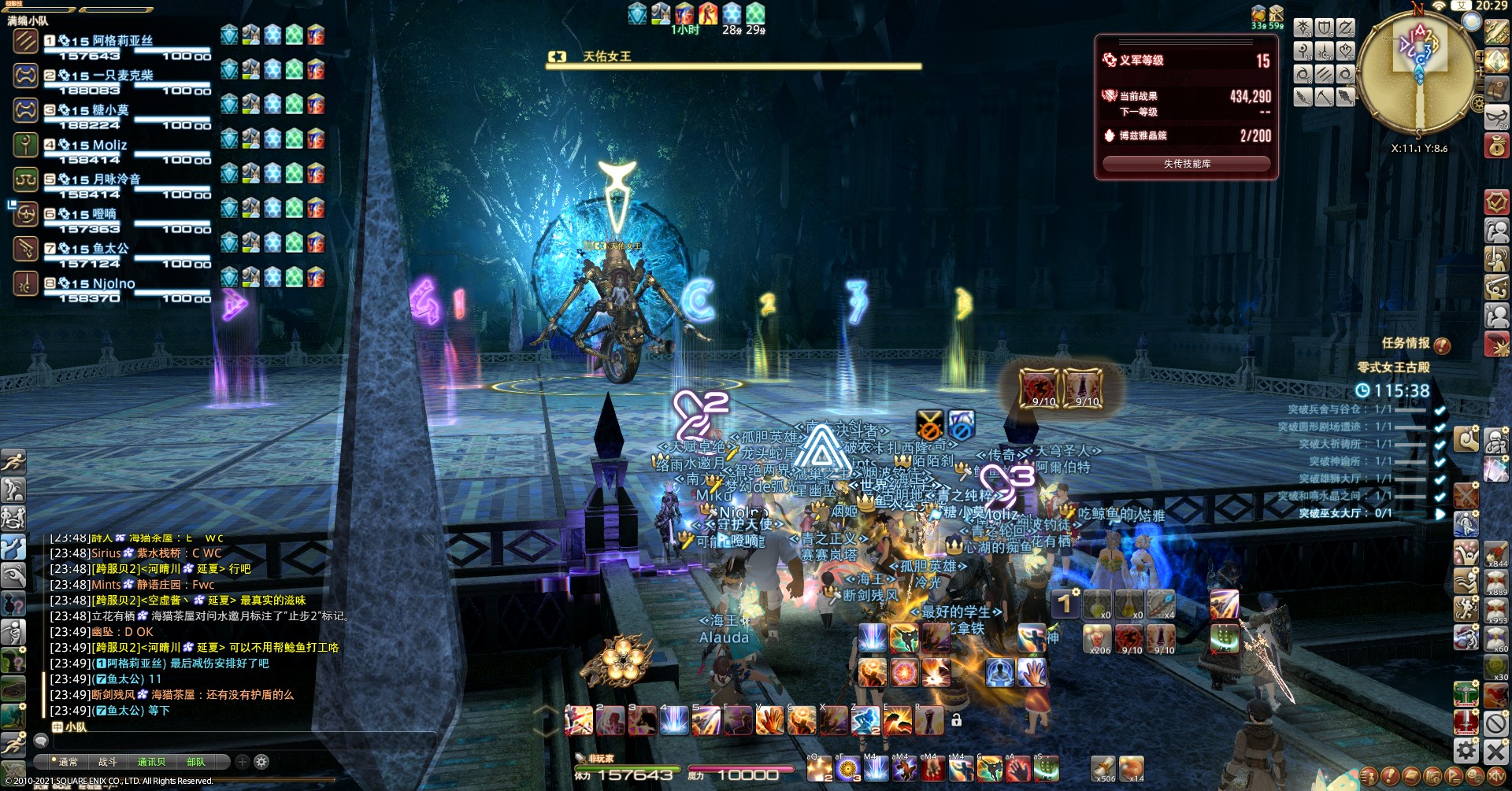The height and width of the screenshot is (791, 1512).
Task: Switch chat to the 部队 tab
Action: [196, 762]
